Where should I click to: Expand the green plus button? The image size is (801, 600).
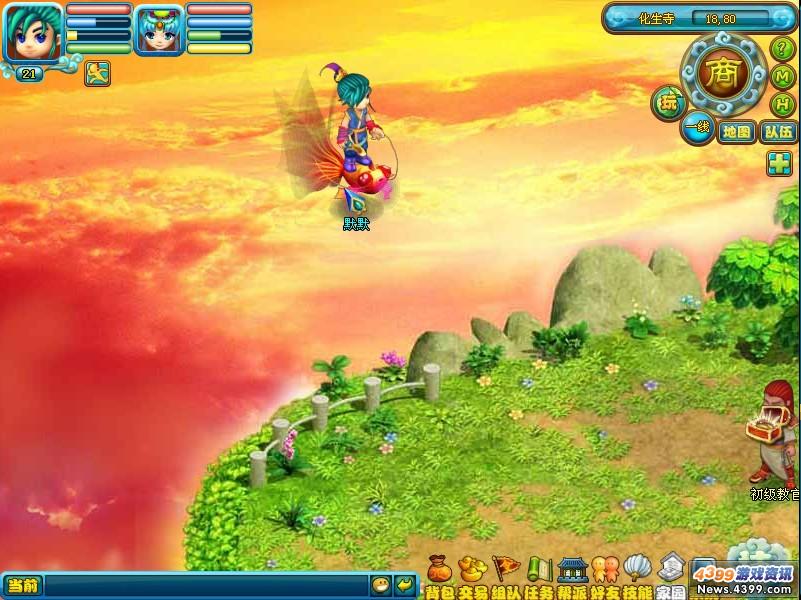(x=780, y=164)
